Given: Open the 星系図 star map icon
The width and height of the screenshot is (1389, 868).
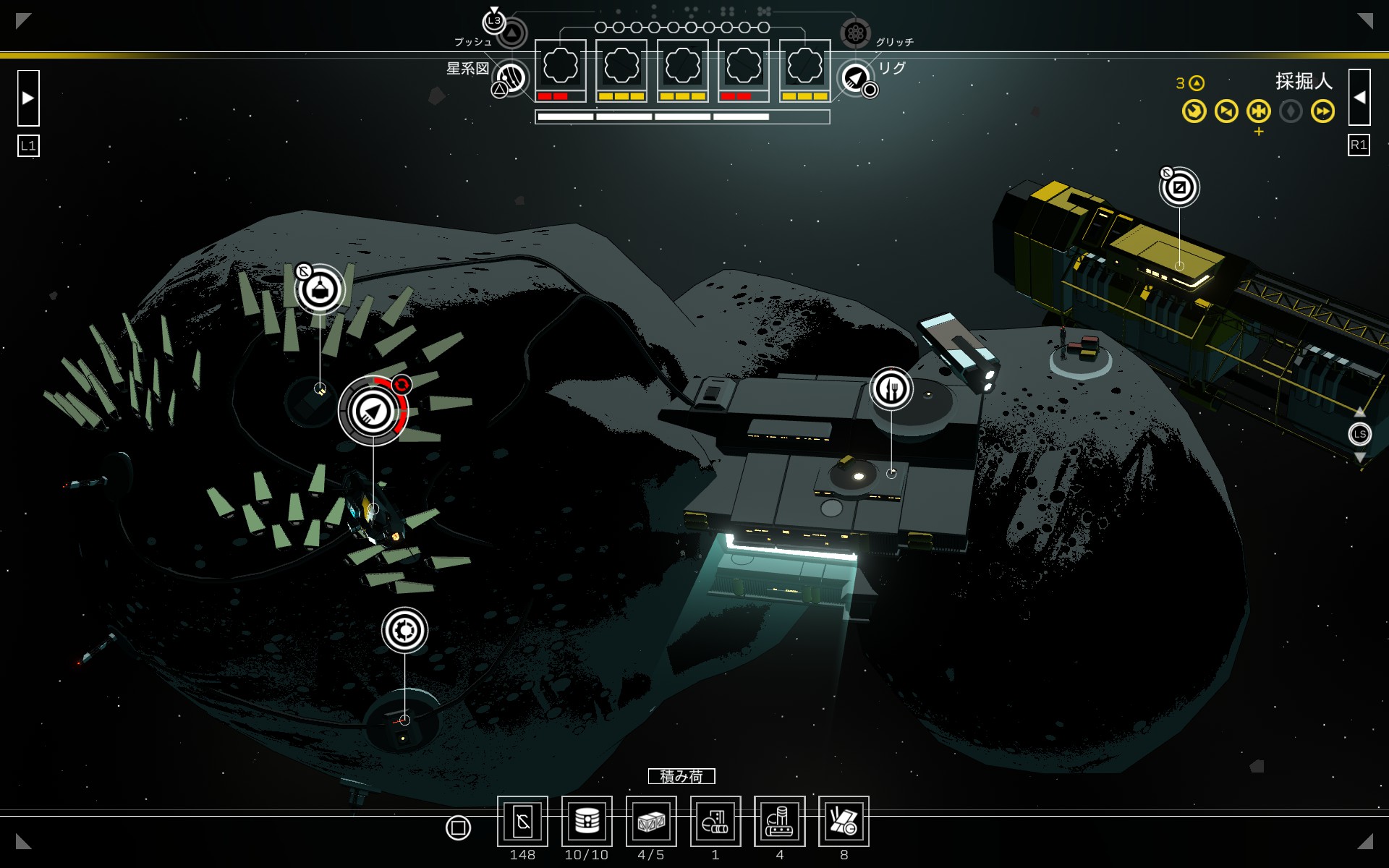Looking at the screenshot, I should pos(511,77).
